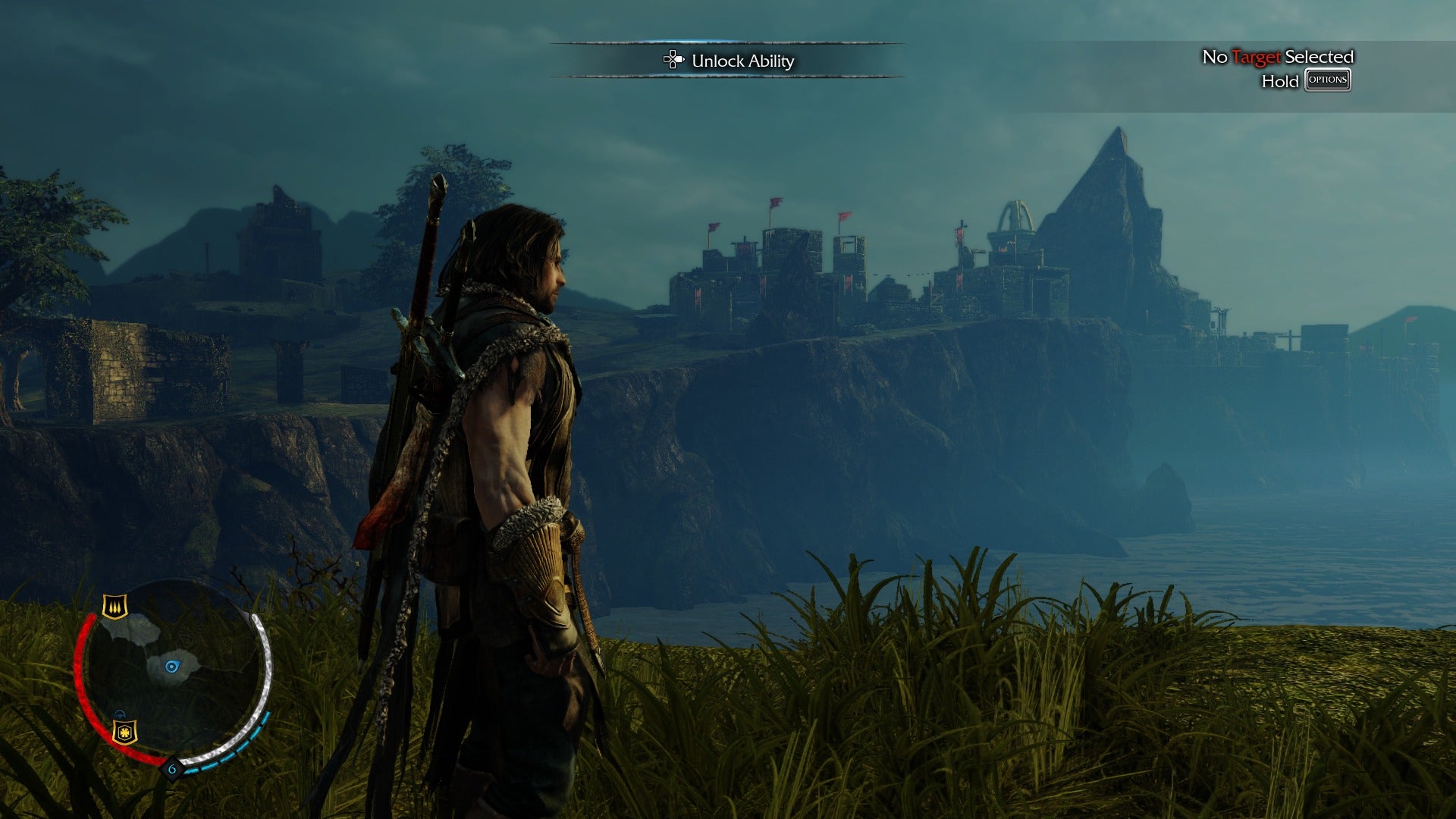Select the small blue tower marker on minimap

(x=120, y=714)
